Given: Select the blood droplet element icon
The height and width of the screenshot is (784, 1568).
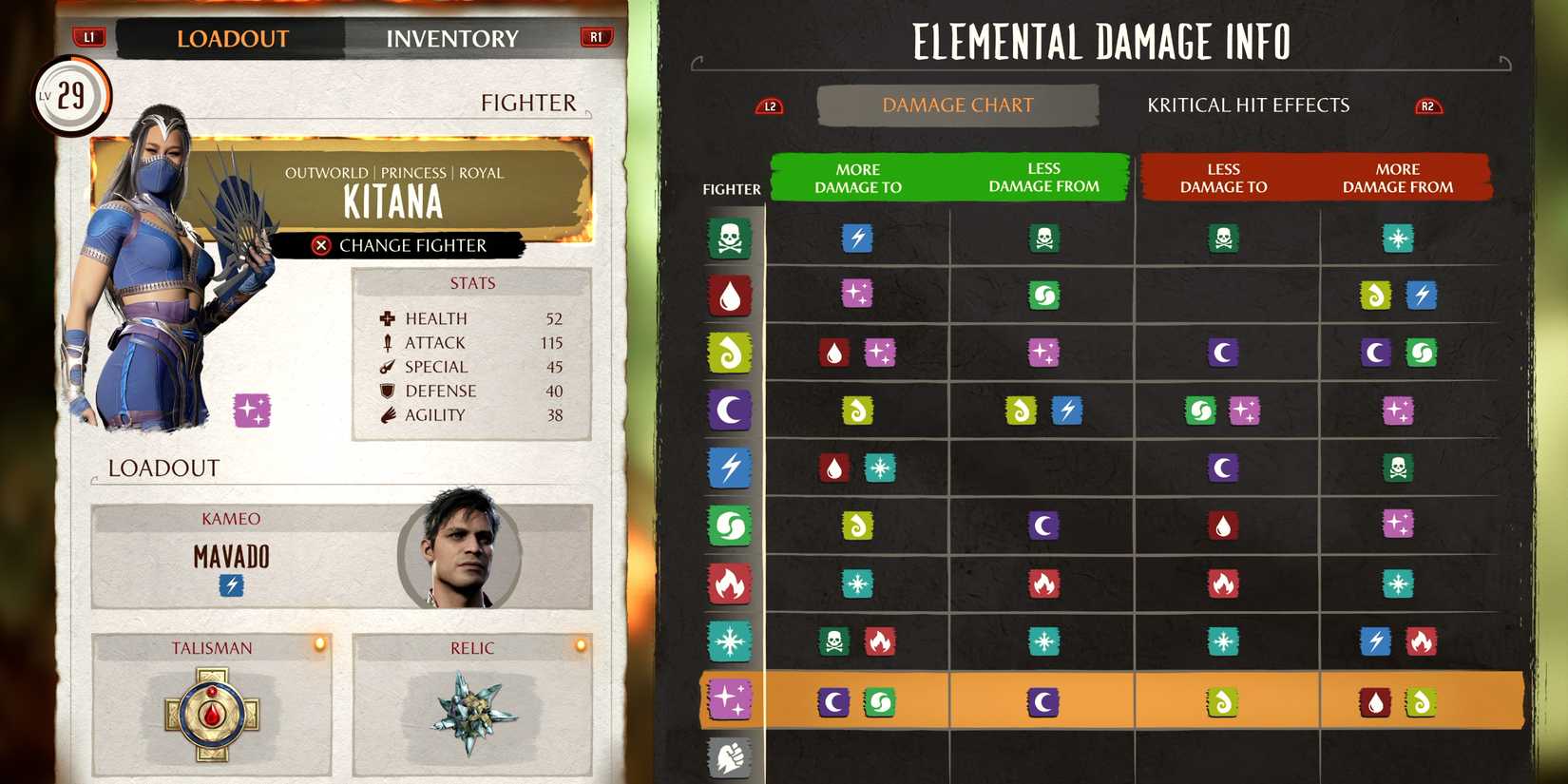Looking at the screenshot, I should tap(728, 296).
